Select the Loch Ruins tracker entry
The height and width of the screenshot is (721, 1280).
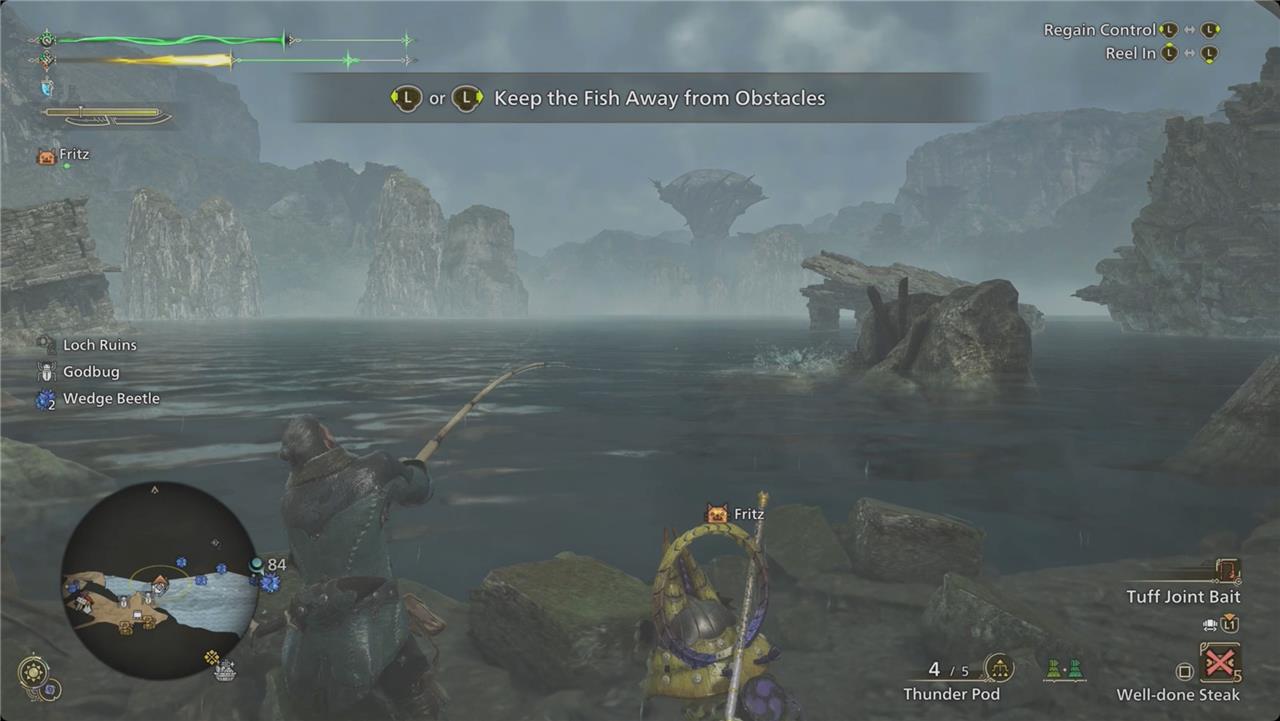pos(99,345)
